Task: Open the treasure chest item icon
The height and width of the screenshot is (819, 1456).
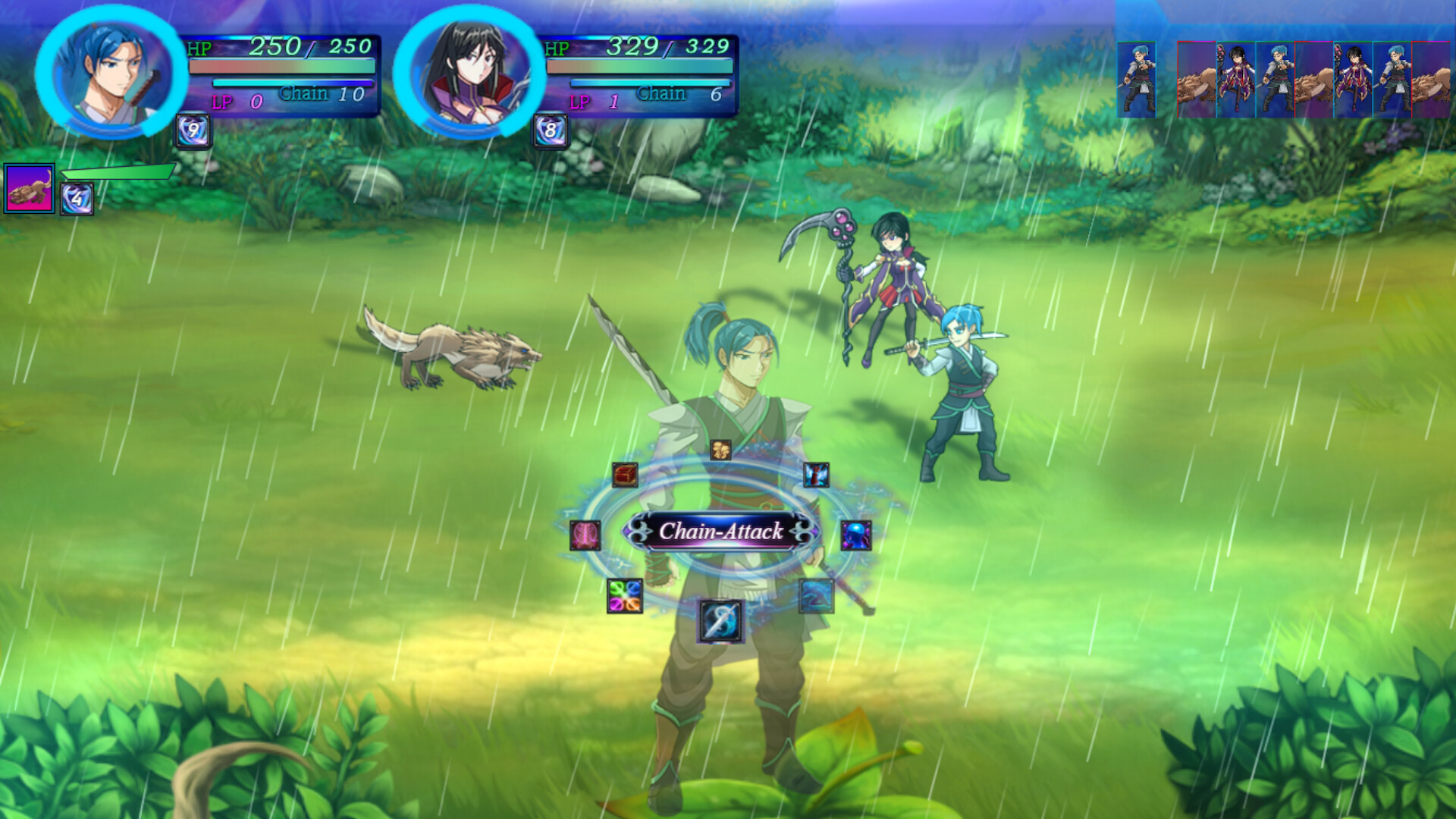Action: [x=624, y=476]
